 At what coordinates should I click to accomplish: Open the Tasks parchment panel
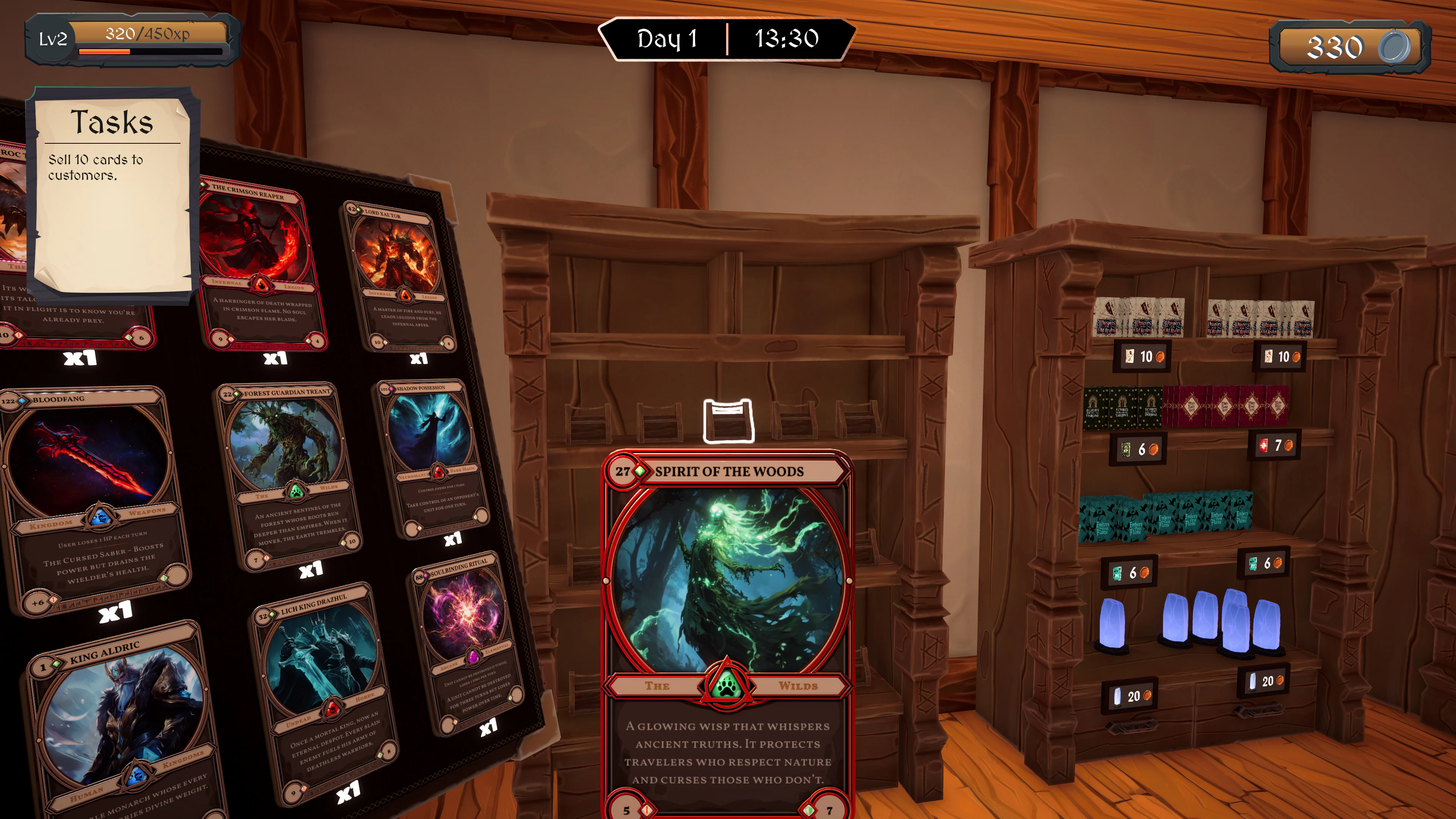(112, 192)
